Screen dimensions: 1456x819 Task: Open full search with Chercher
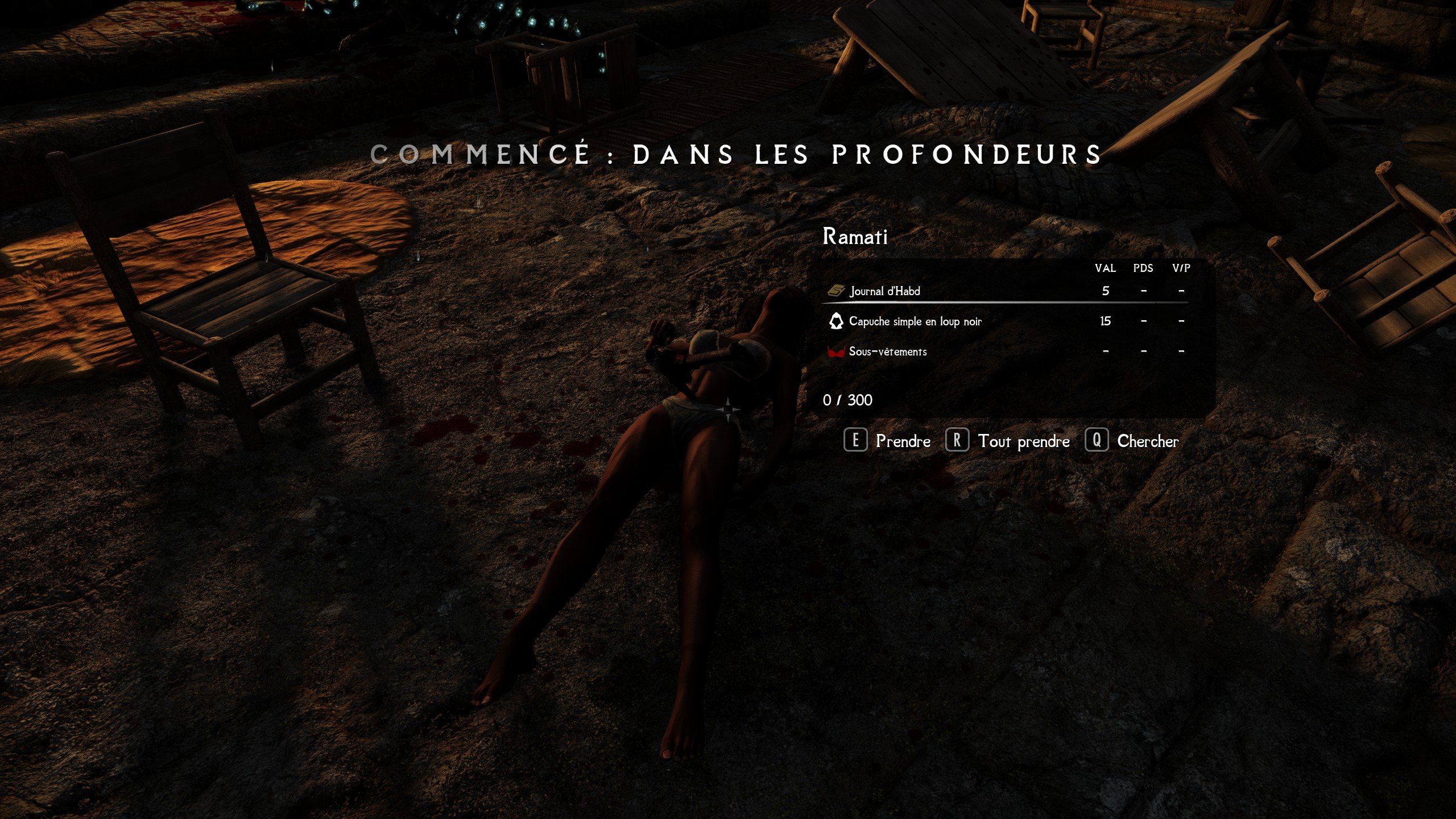point(1132,441)
